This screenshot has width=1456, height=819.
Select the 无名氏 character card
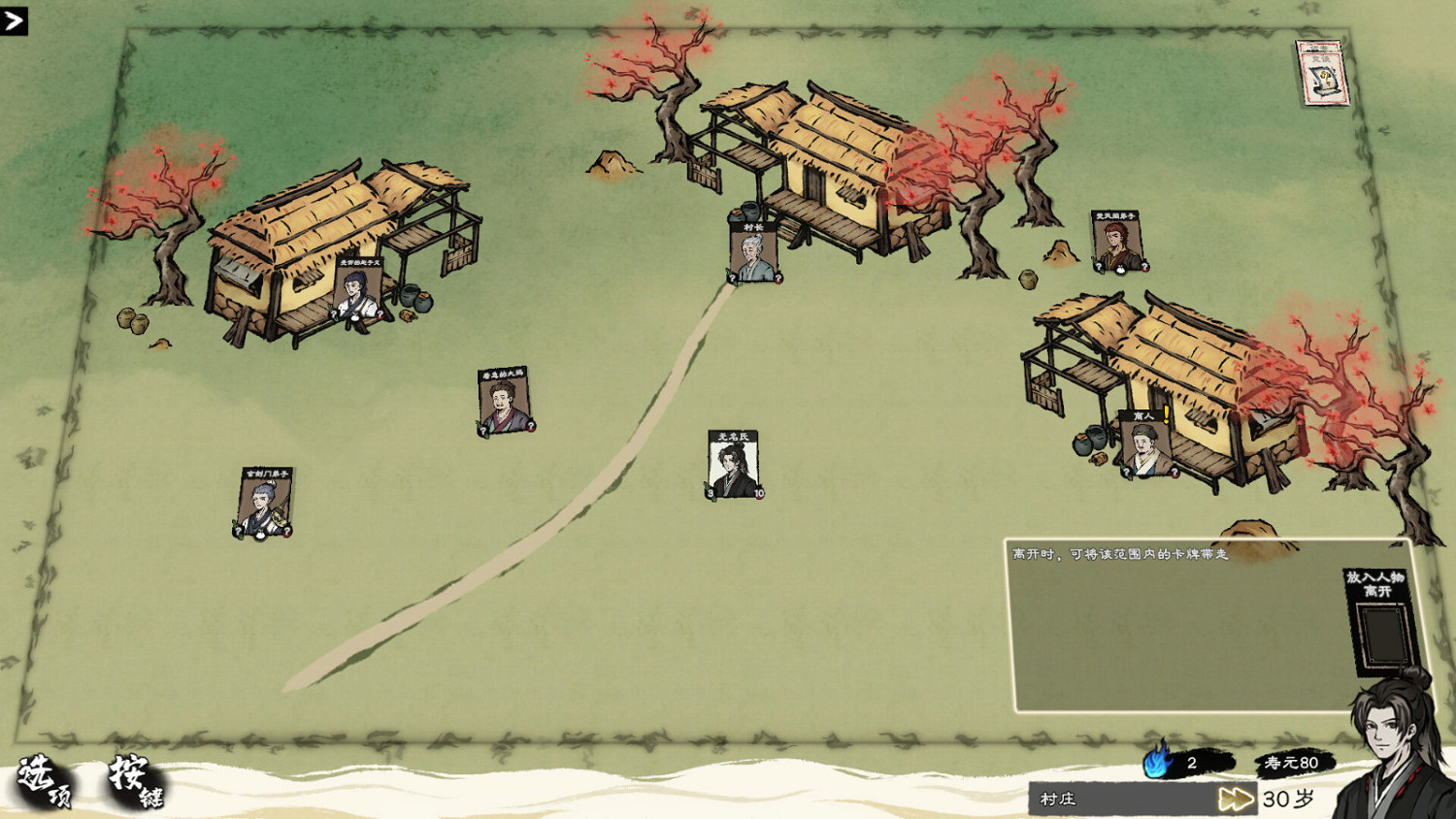tap(733, 463)
